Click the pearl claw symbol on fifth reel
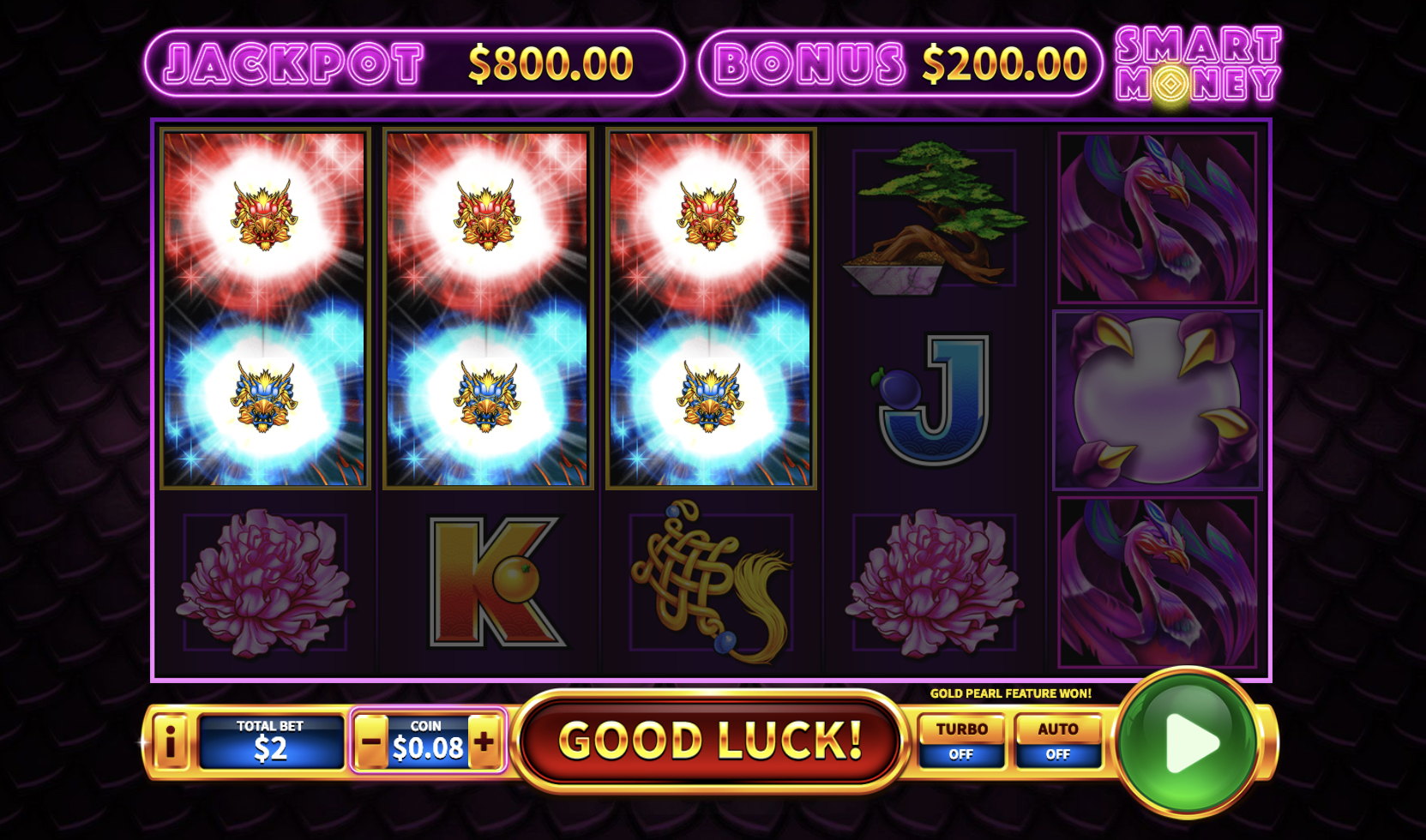This screenshot has width=1426, height=840. point(1157,399)
